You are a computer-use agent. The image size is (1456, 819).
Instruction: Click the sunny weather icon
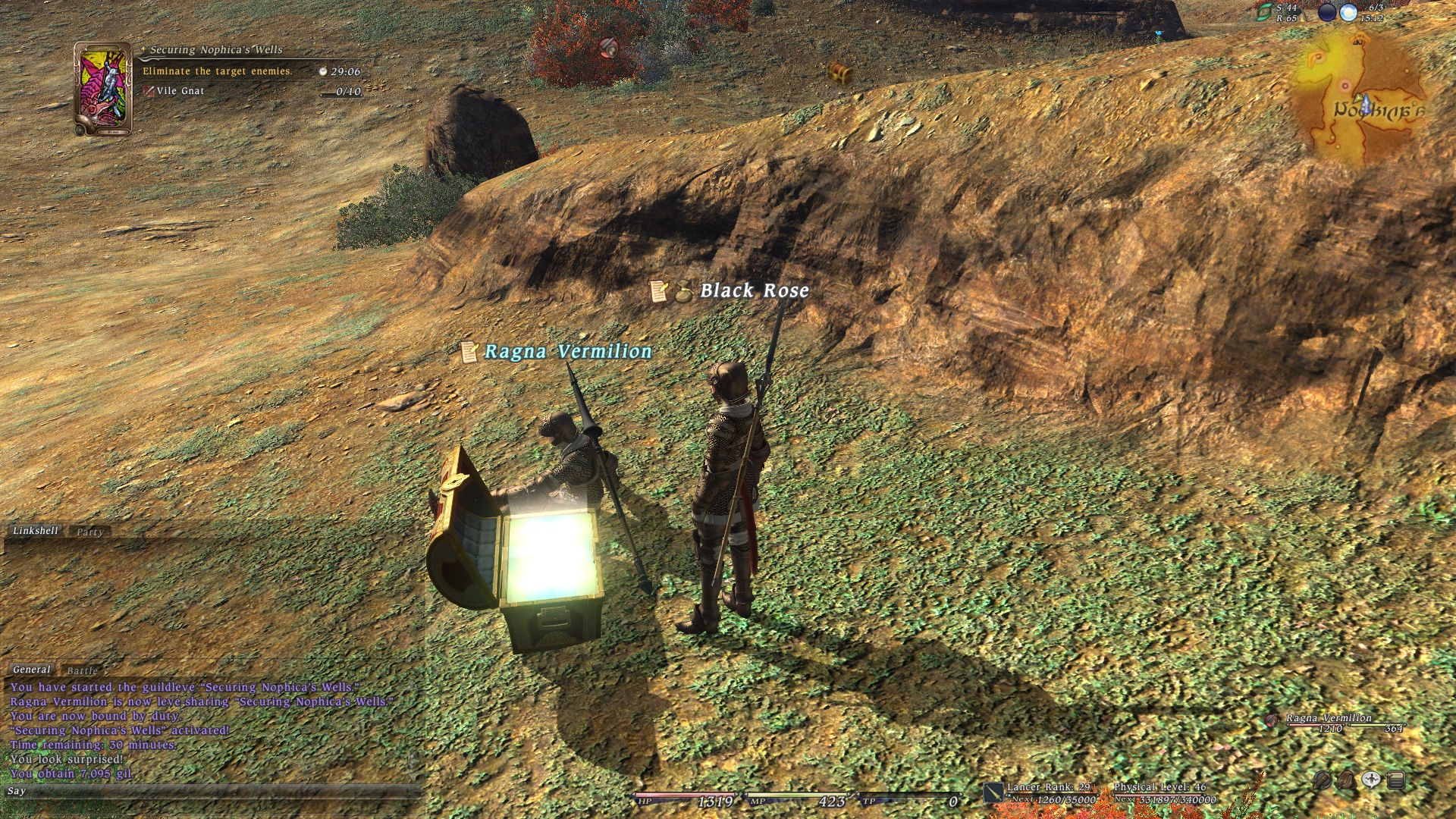(1348, 12)
